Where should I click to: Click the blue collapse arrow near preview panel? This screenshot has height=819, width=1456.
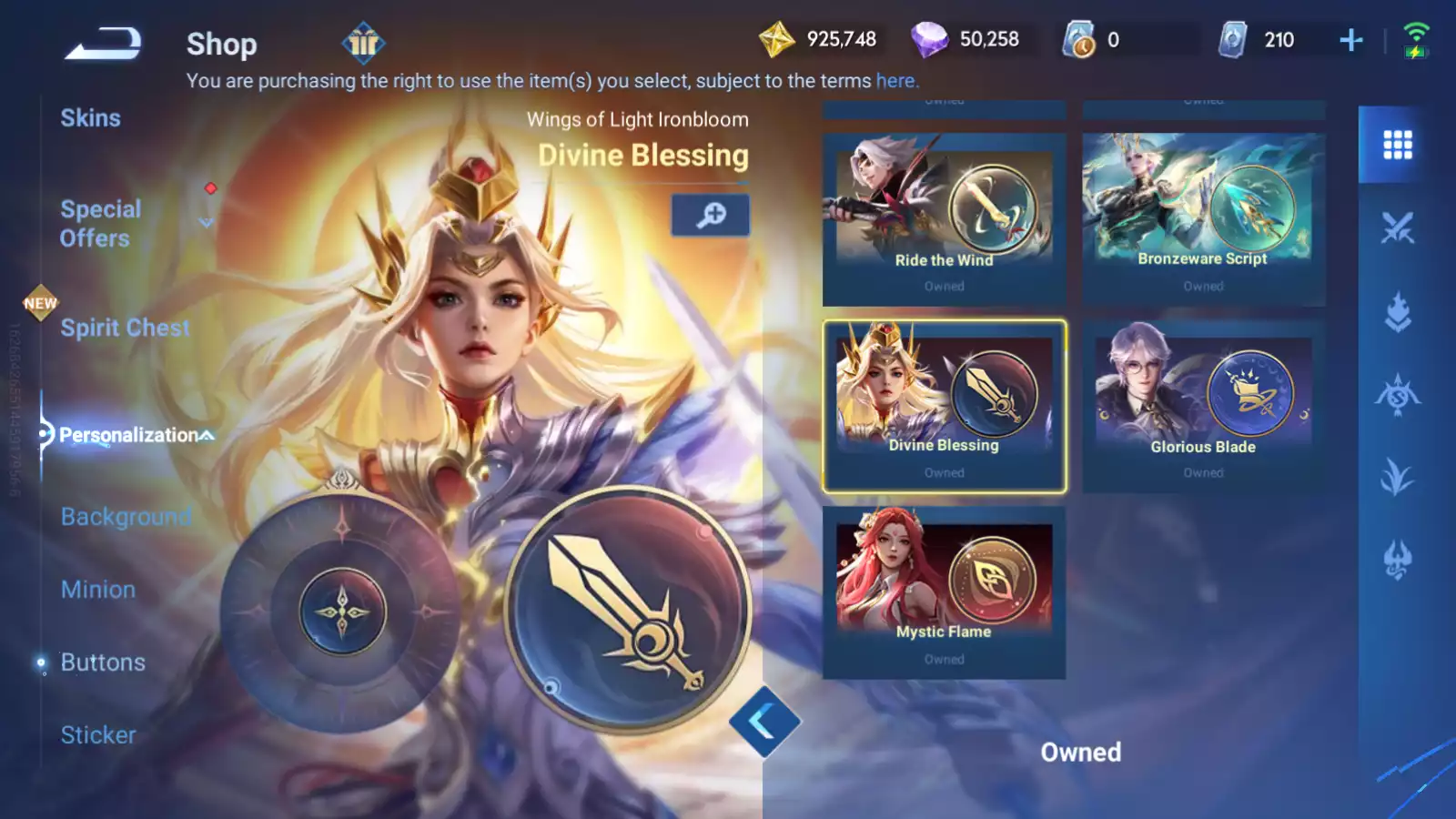click(764, 720)
